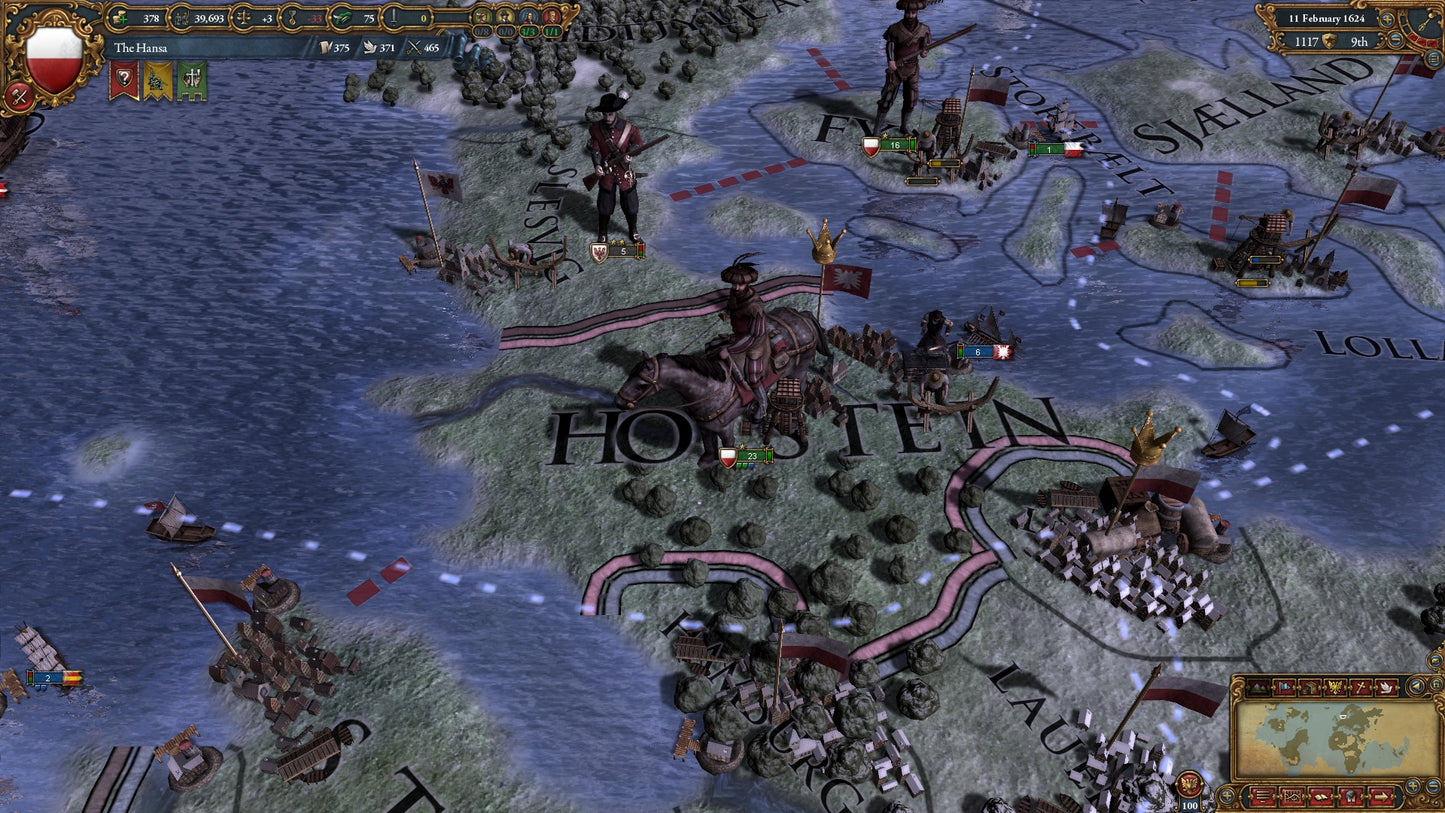
Task: Click the great power rank 9th
Action: point(1359,41)
